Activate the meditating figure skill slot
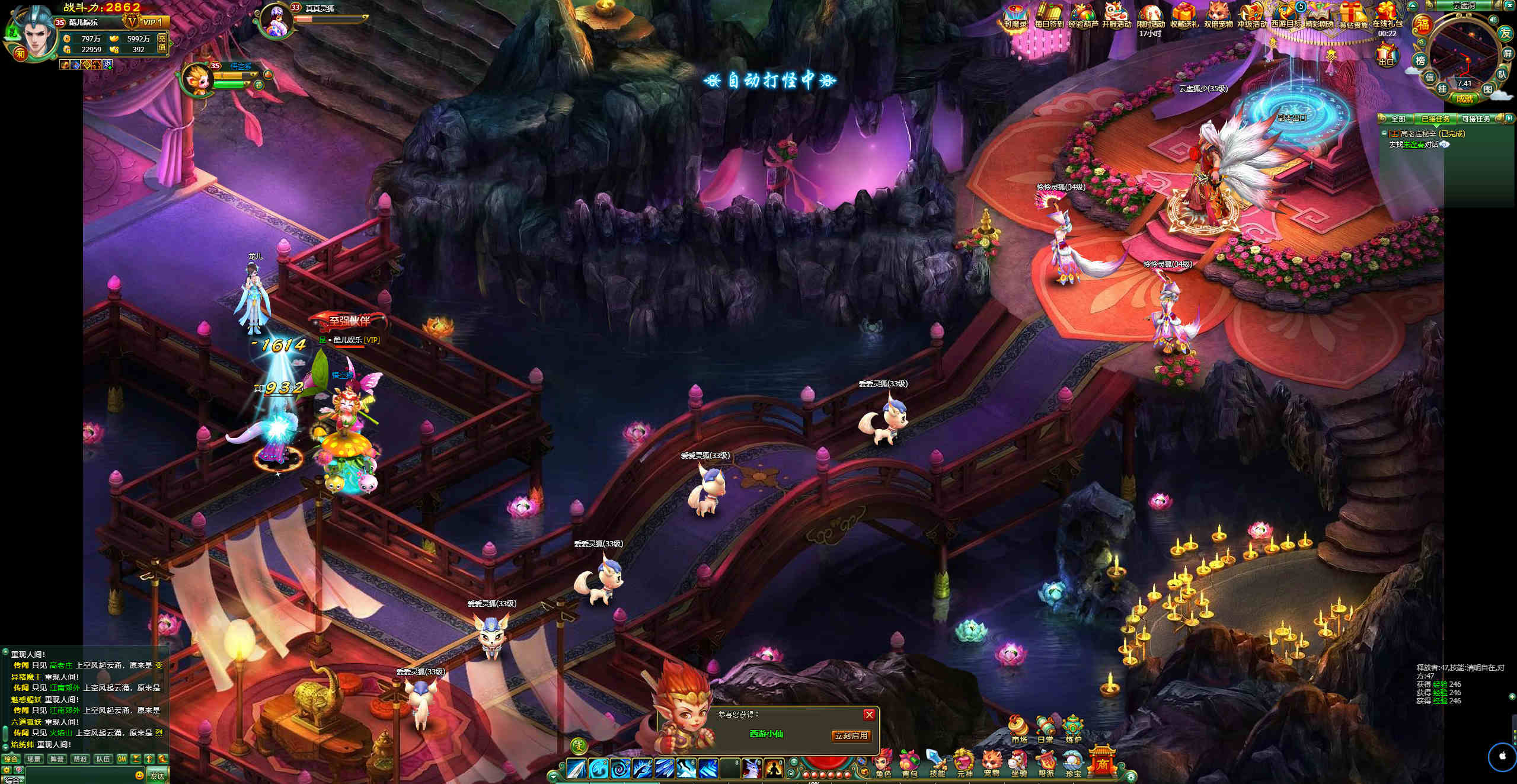Screen dimensions: 1517x784 point(773,768)
